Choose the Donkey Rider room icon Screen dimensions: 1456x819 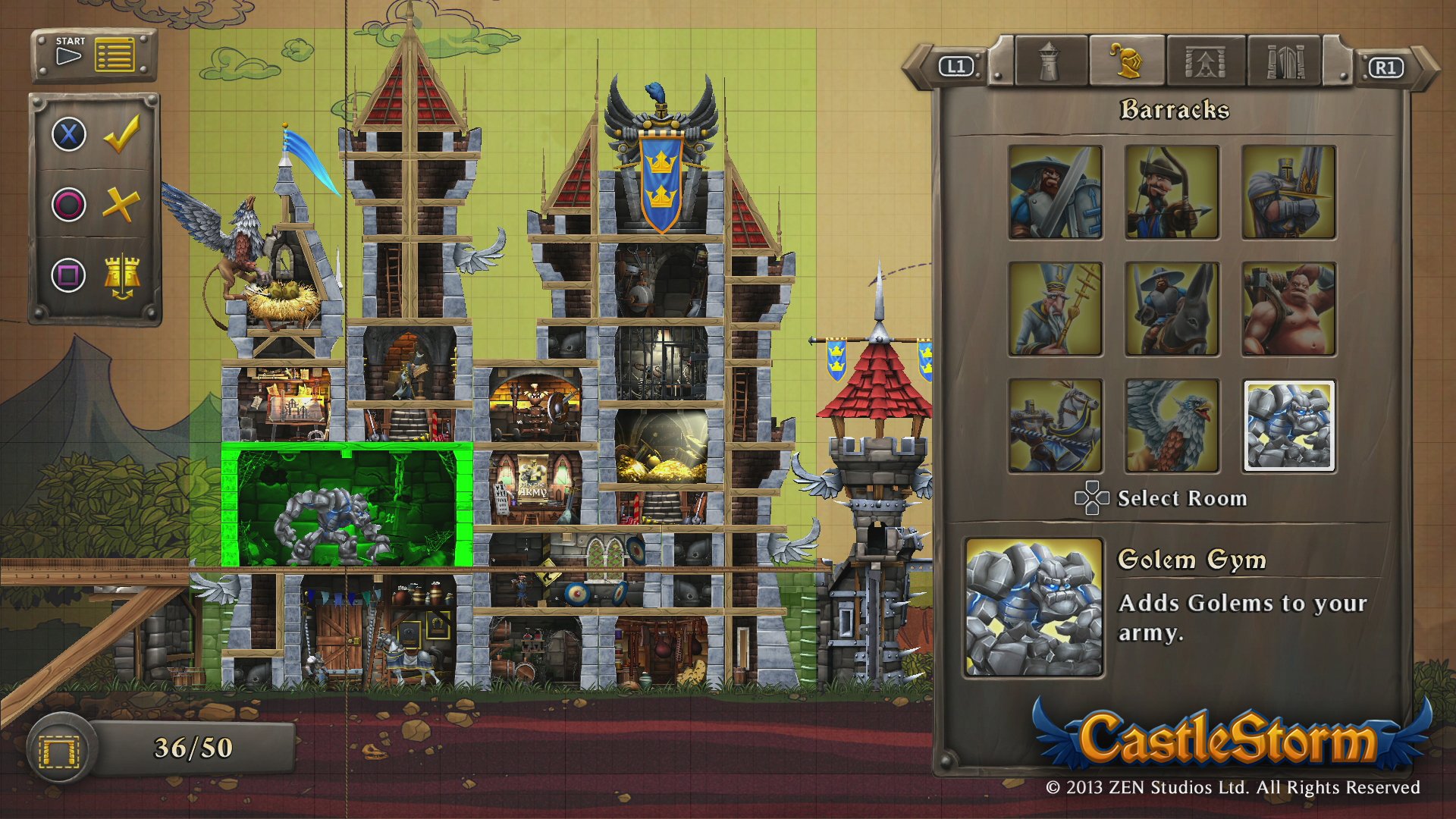coord(1172,309)
